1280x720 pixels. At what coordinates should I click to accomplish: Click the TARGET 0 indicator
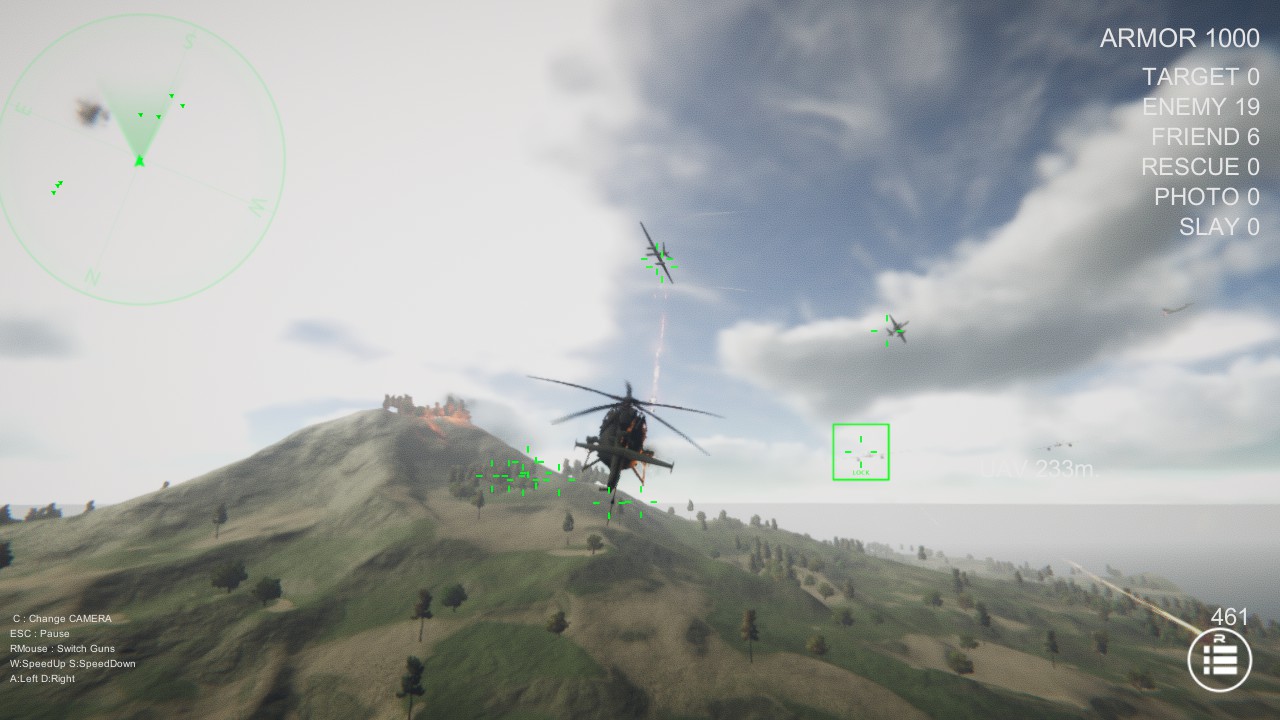pyautogui.click(x=1199, y=77)
